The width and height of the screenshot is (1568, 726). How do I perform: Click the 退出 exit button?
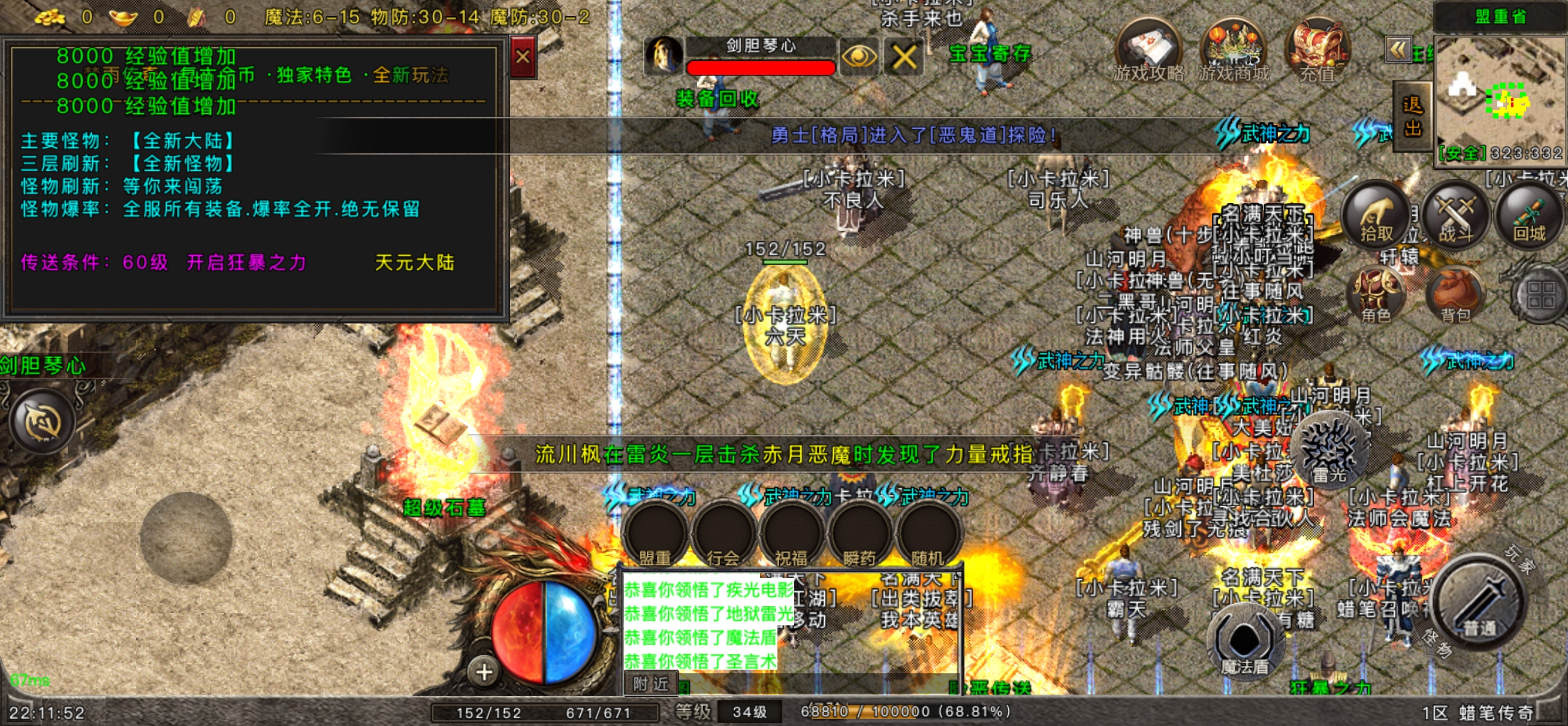point(1412,117)
